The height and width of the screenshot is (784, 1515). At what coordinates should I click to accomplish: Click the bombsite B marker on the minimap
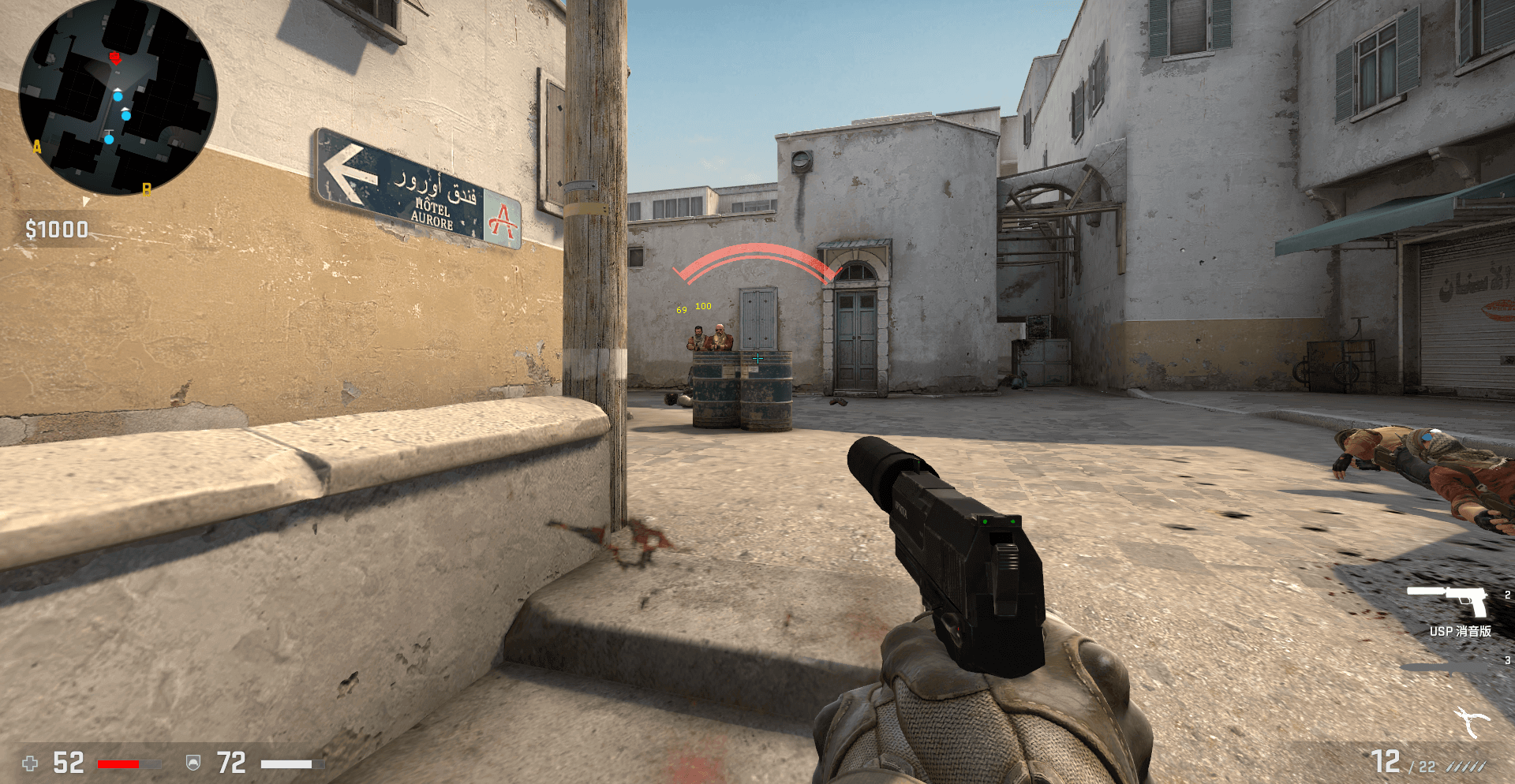tap(148, 189)
